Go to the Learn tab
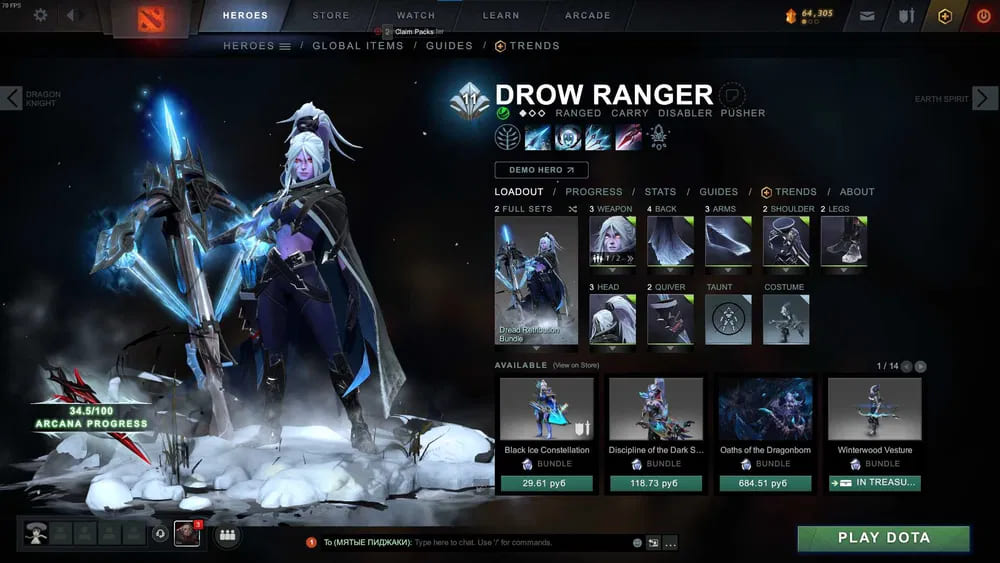 pyautogui.click(x=501, y=15)
